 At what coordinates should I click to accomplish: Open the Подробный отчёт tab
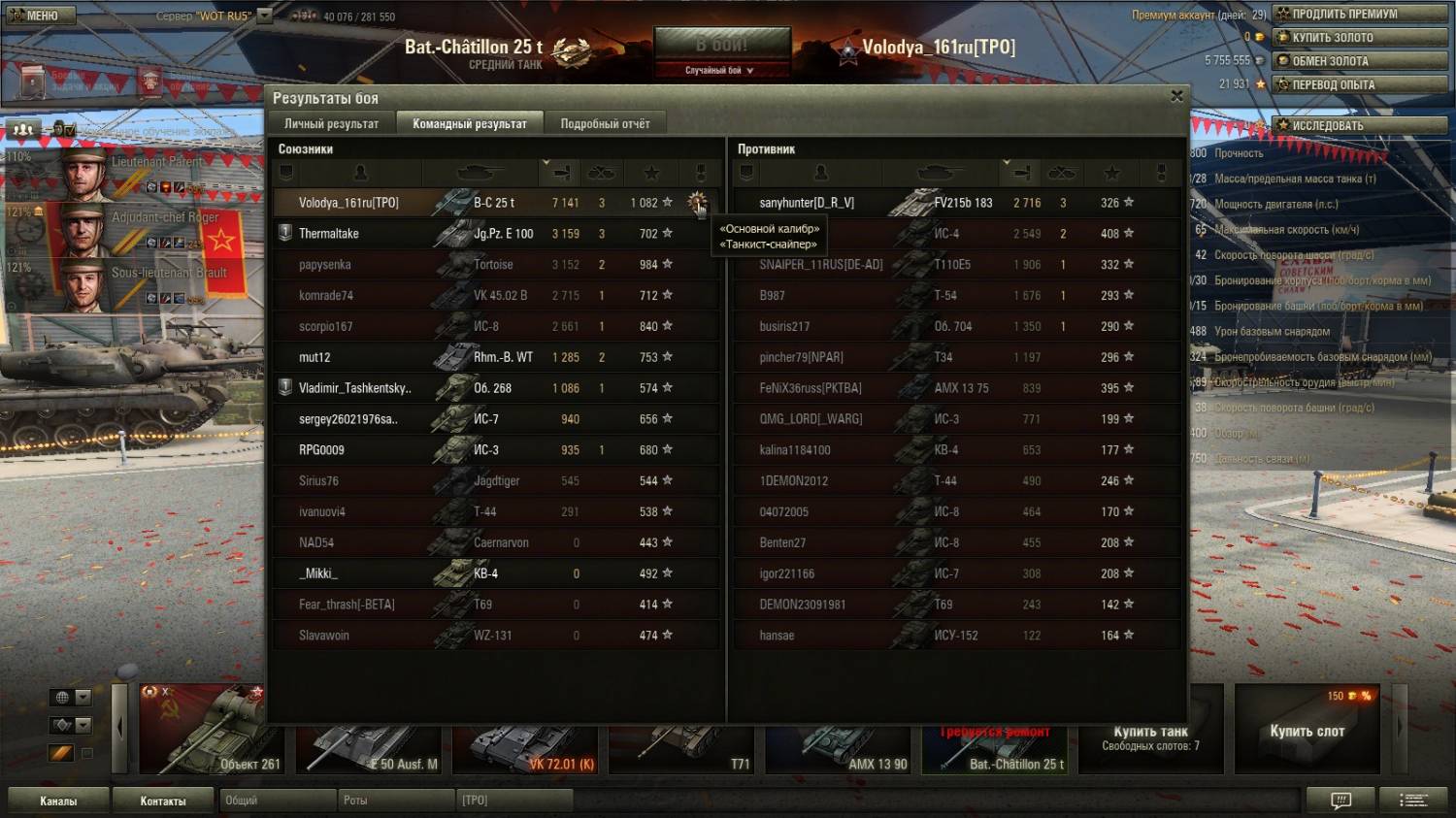tap(605, 123)
